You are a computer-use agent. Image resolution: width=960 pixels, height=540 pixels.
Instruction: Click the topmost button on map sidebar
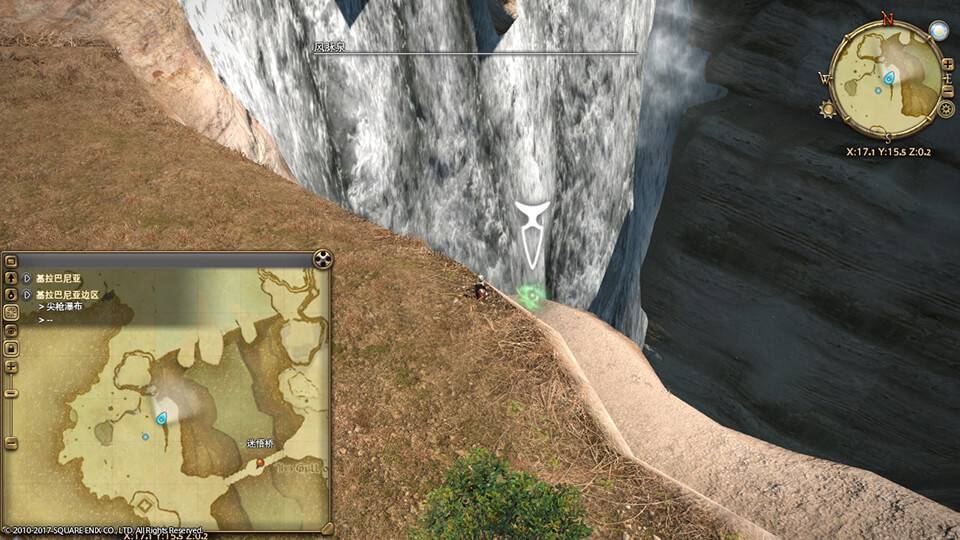(11, 262)
